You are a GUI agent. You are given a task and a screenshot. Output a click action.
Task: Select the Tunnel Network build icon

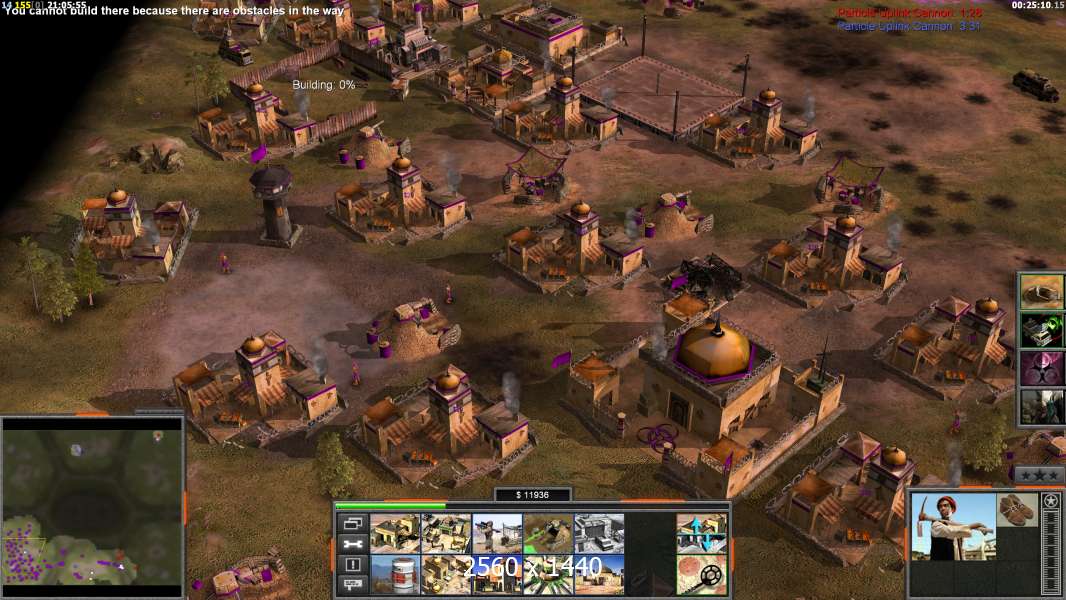(x=548, y=533)
